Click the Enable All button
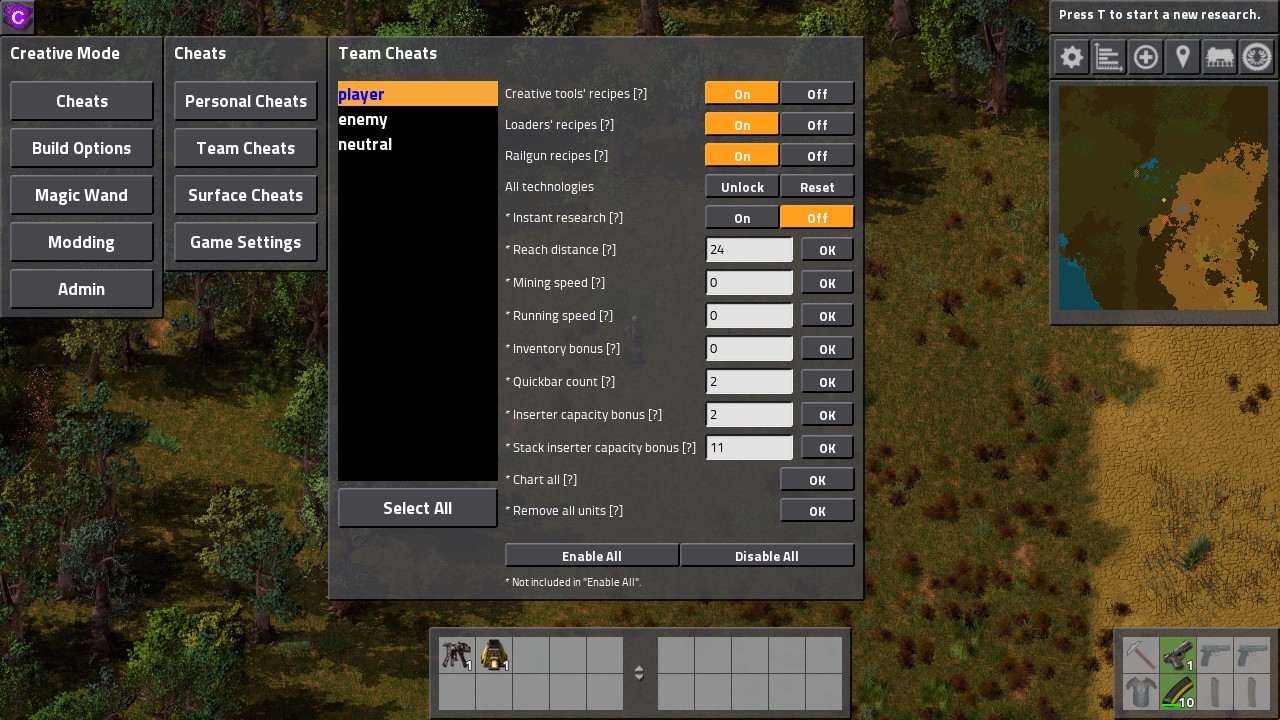 point(591,555)
